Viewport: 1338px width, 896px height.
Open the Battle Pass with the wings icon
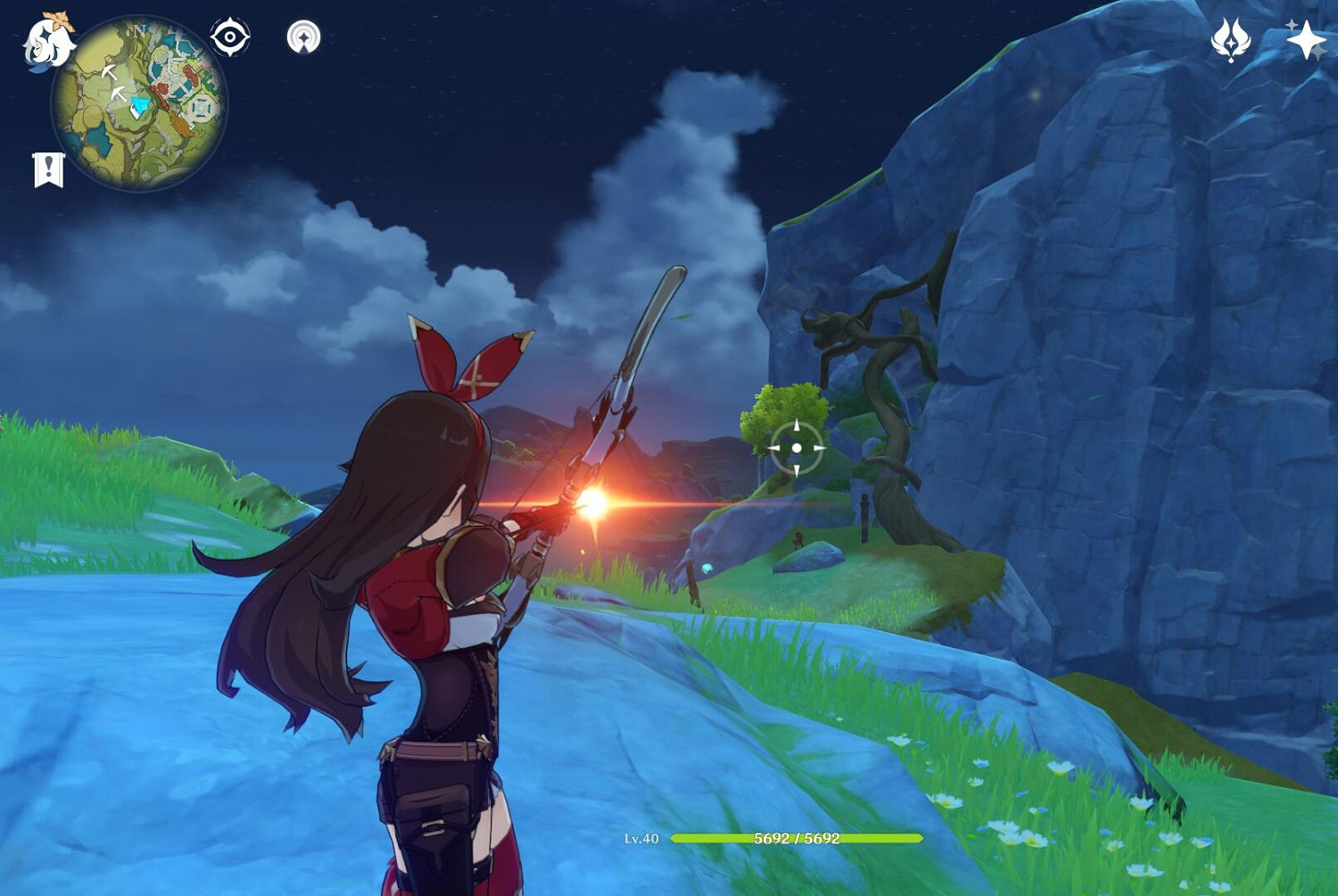click(x=1230, y=38)
